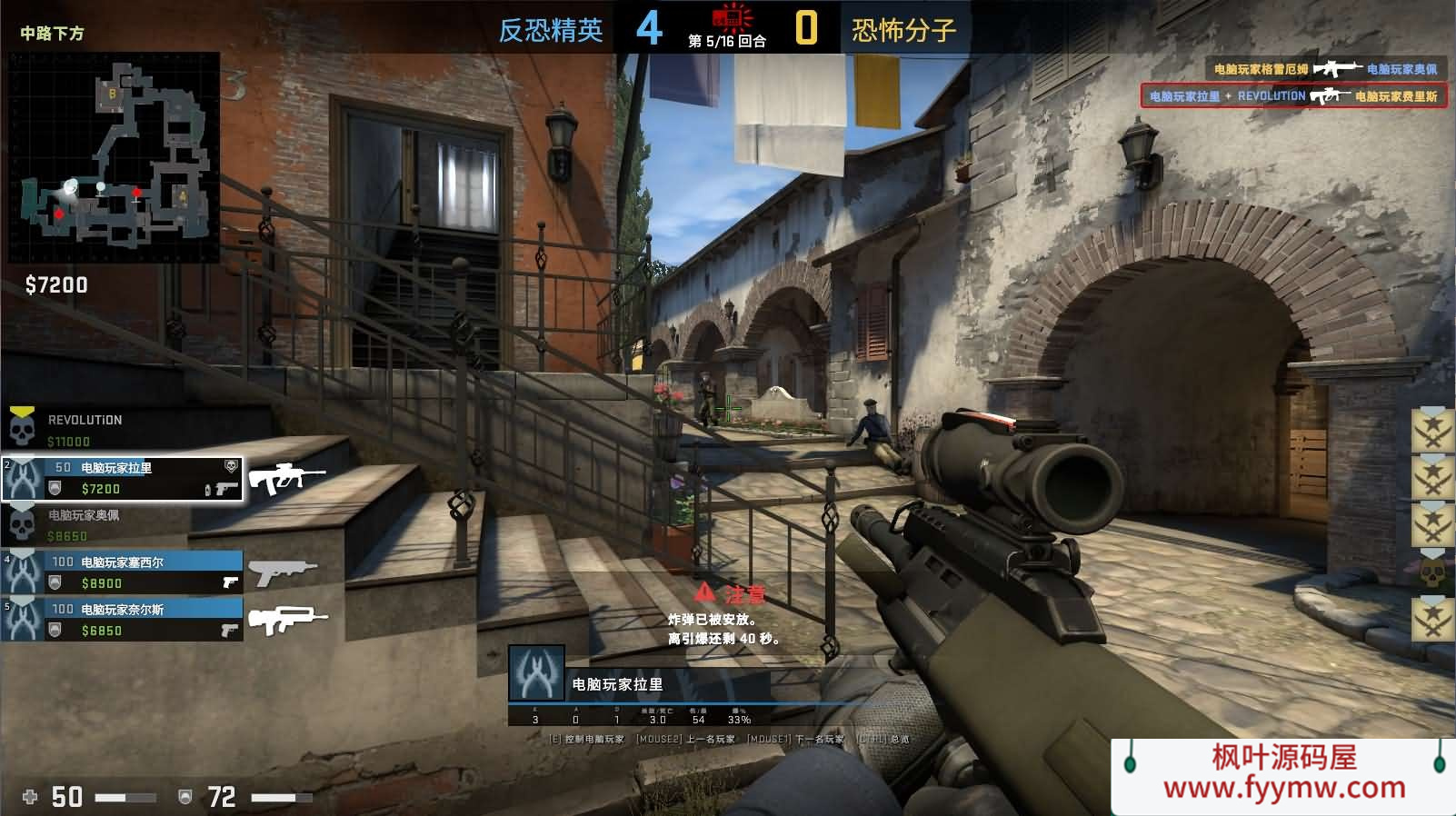Screen dimensions: 1456x816
Task: Click the bomb planted icon in the scoreboard
Action: [732, 18]
